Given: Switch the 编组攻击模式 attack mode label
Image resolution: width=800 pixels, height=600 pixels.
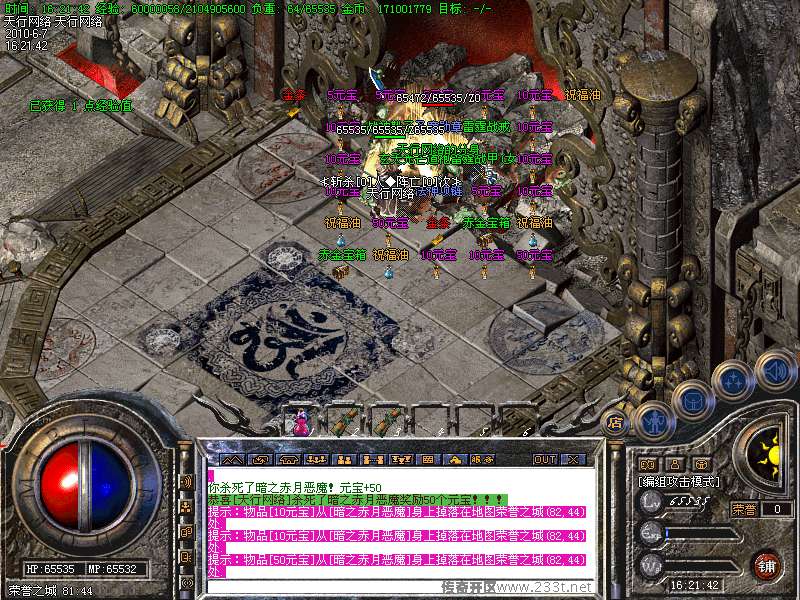Looking at the screenshot, I should [680, 482].
